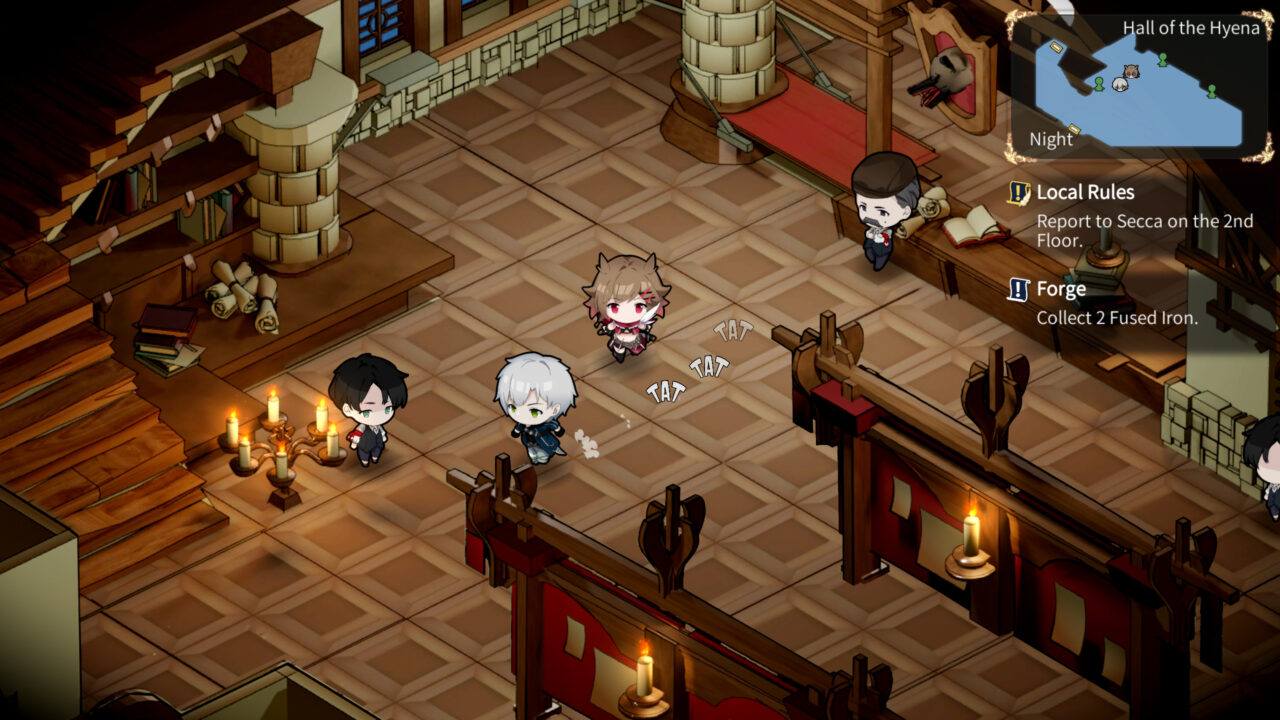Click the green NPC marker near the minimap top
The width and height of the screenshot is (1280, 720).
[1163, 60]
